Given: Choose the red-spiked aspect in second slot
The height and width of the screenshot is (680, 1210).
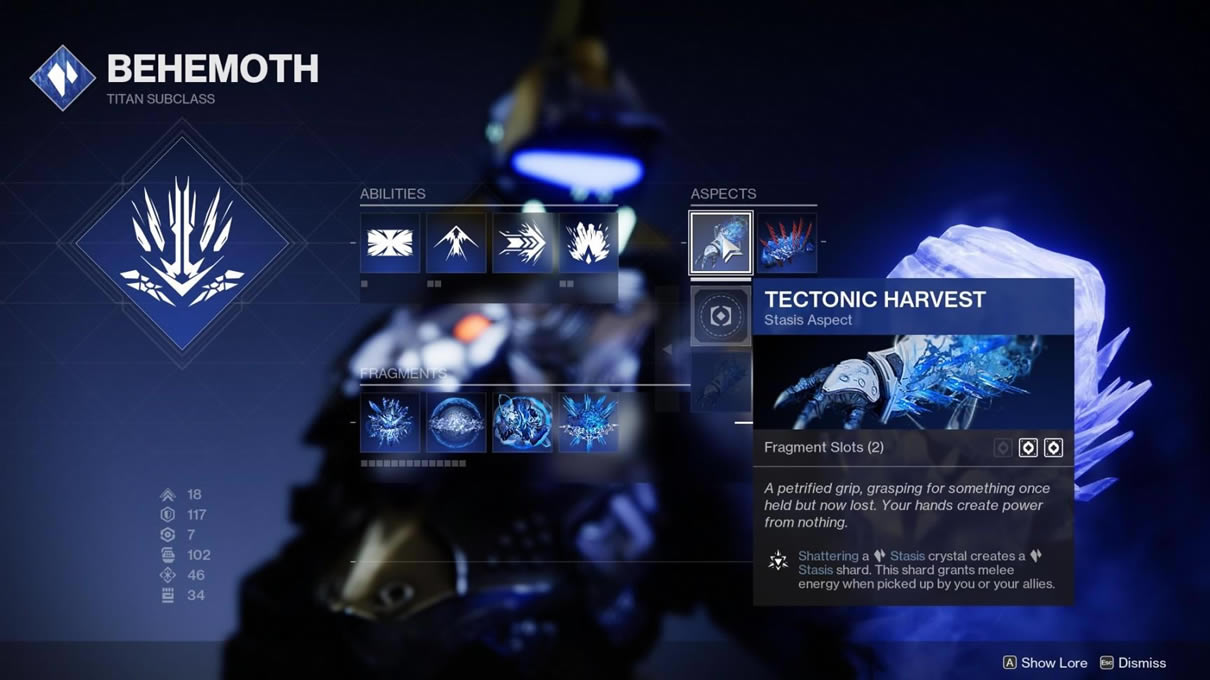Looking at the screenshot, I should coord(787,243).
